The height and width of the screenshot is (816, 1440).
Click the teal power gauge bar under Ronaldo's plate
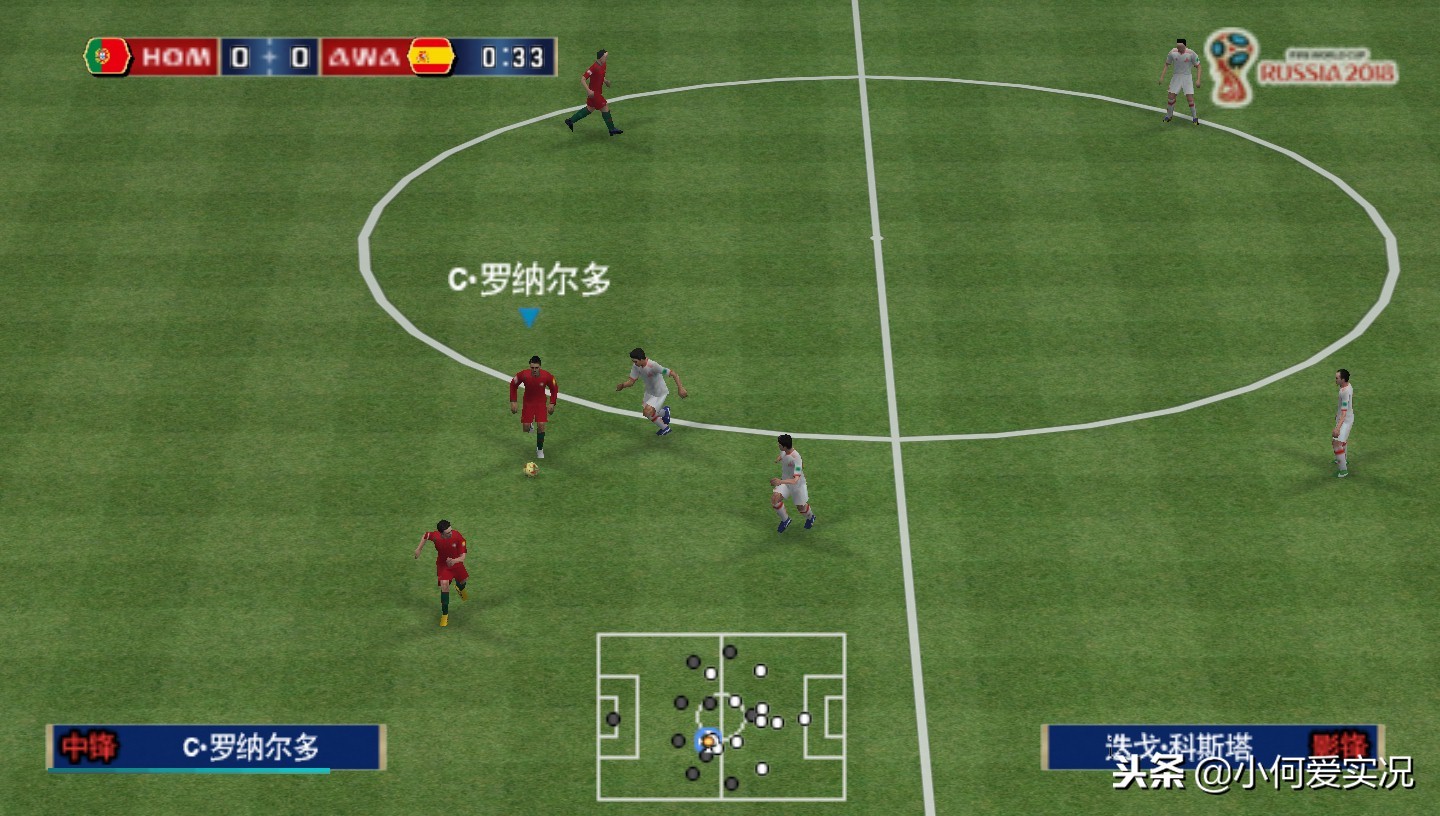[x=190, y=769]
